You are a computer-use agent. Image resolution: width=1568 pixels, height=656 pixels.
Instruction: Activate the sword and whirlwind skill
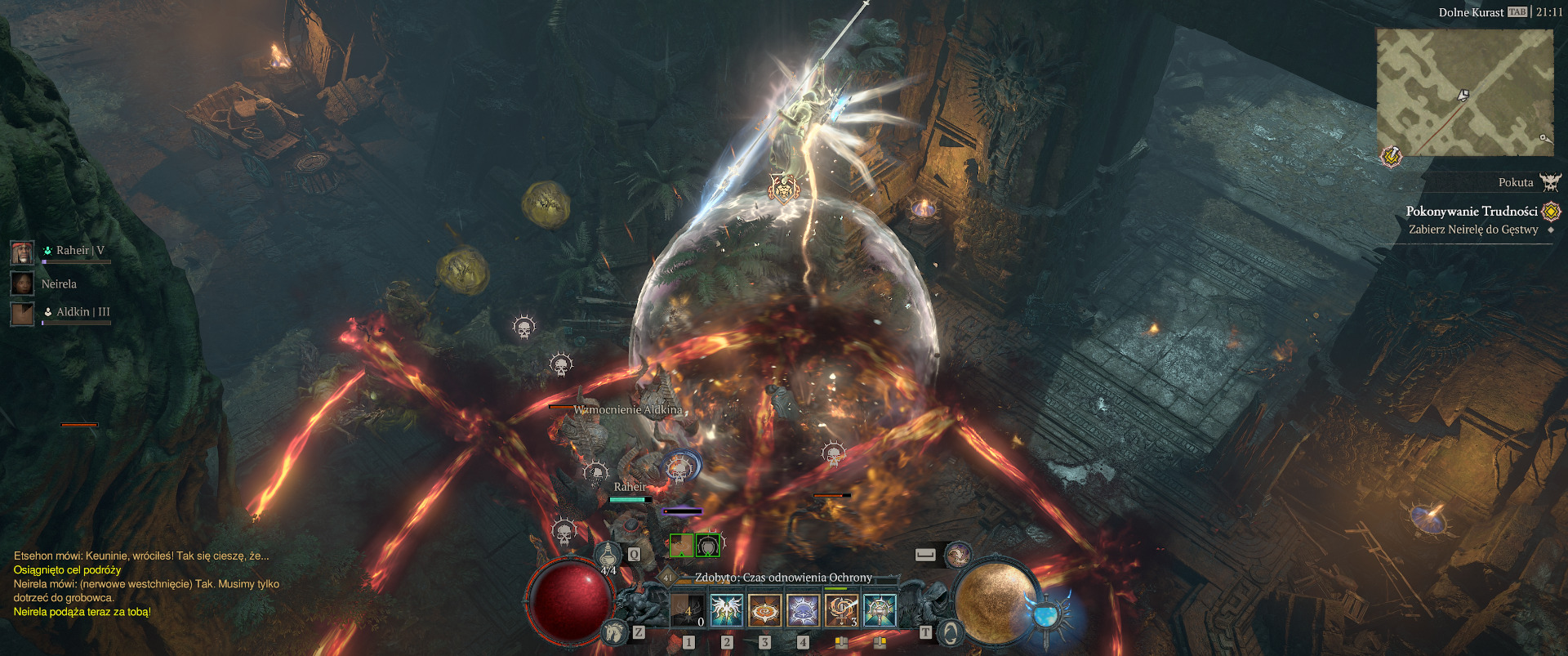tap(841, 610)
